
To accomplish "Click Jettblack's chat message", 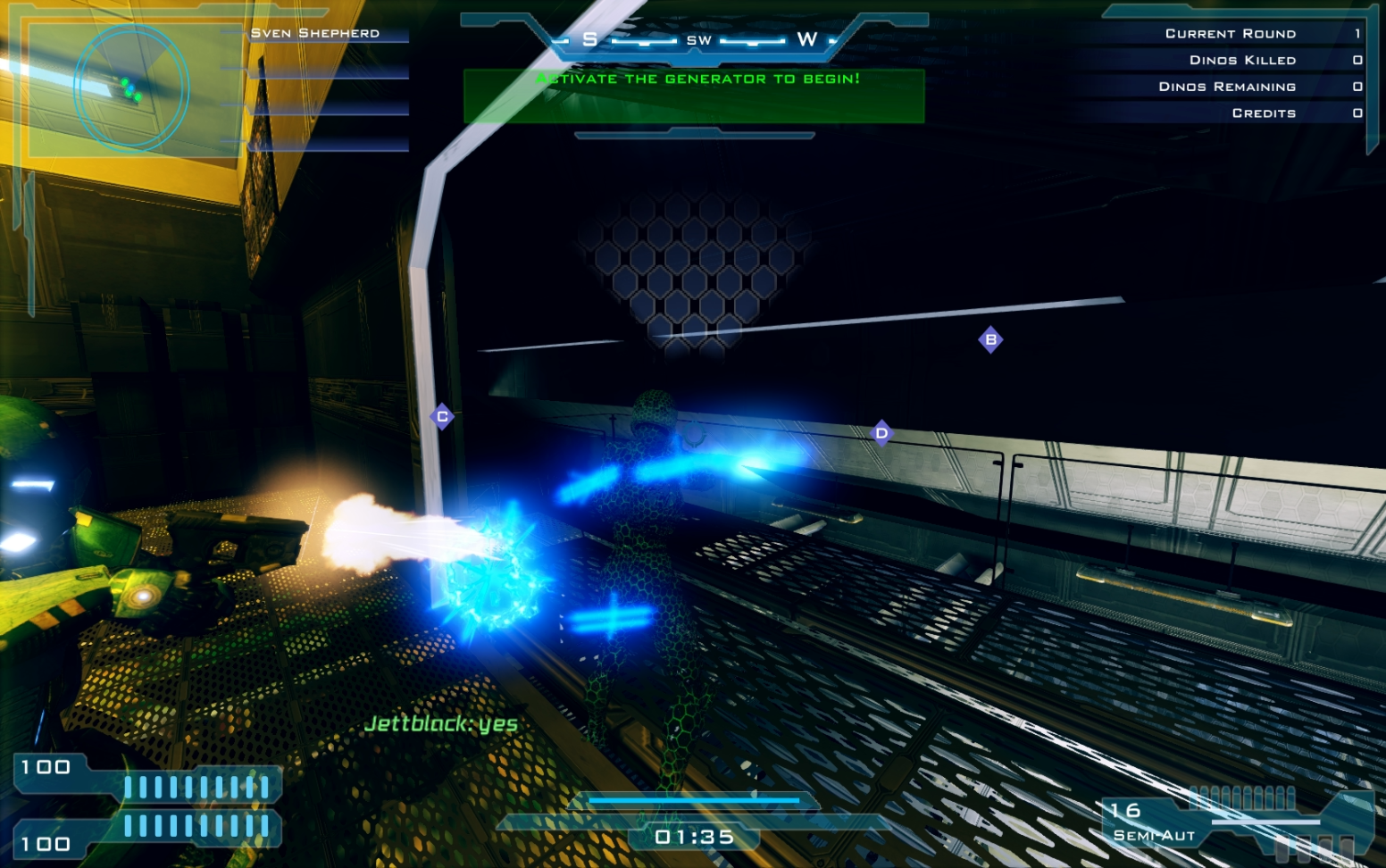I will click(441, 723).
